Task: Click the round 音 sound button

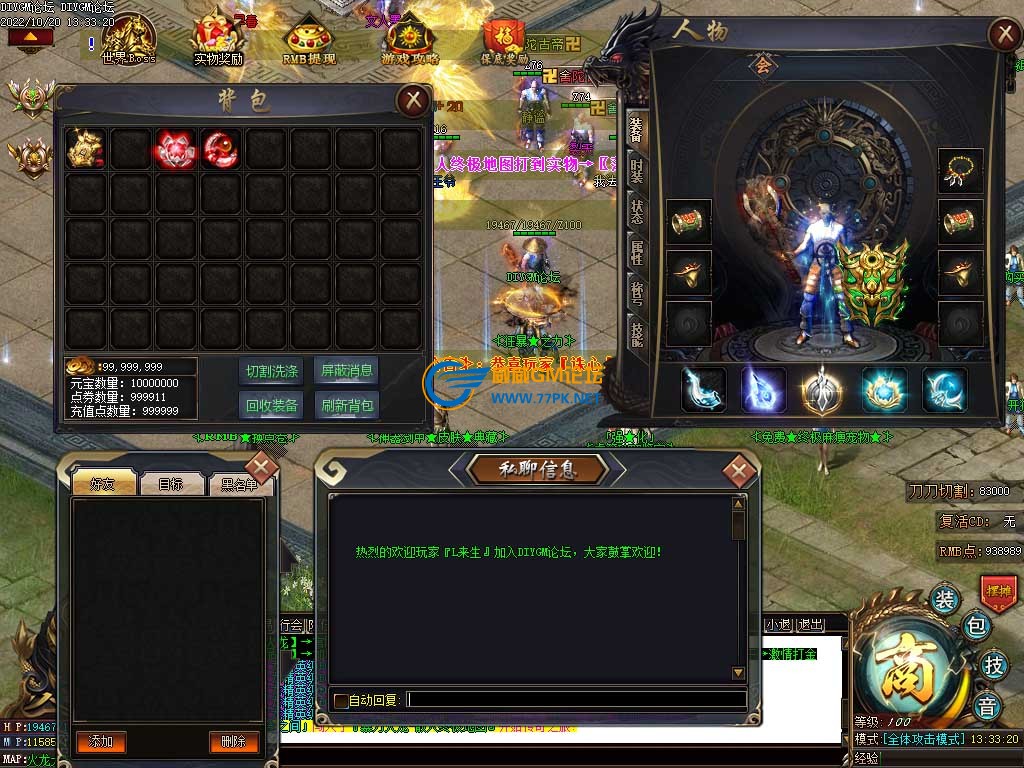Action: point(986,705)
